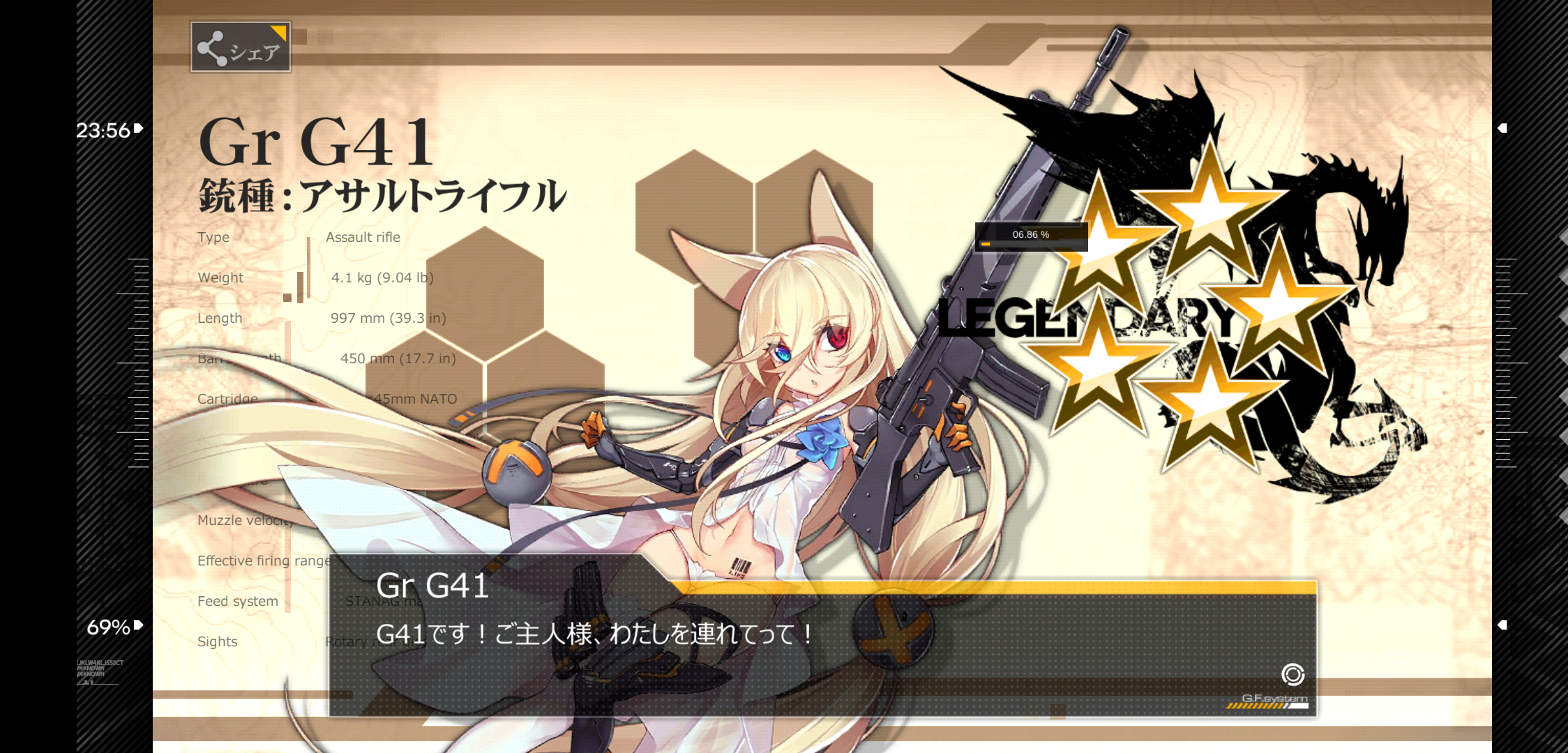This screenshot has height=753, width=1568.
Task: Click the 06.86% progress bar
Action: [x=1030, y=235]
